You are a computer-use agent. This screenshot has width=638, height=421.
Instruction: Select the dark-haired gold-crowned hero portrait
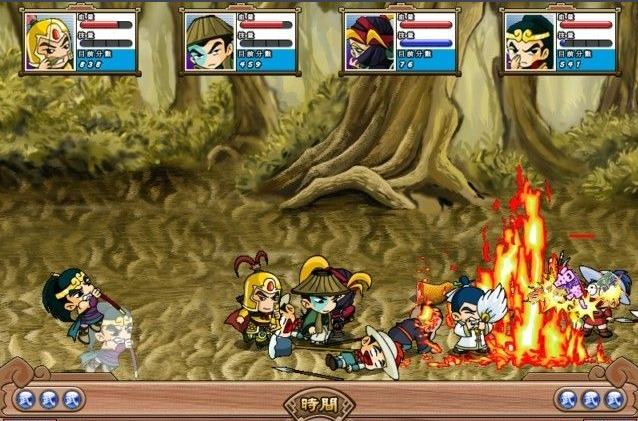(x=528, y=43)
